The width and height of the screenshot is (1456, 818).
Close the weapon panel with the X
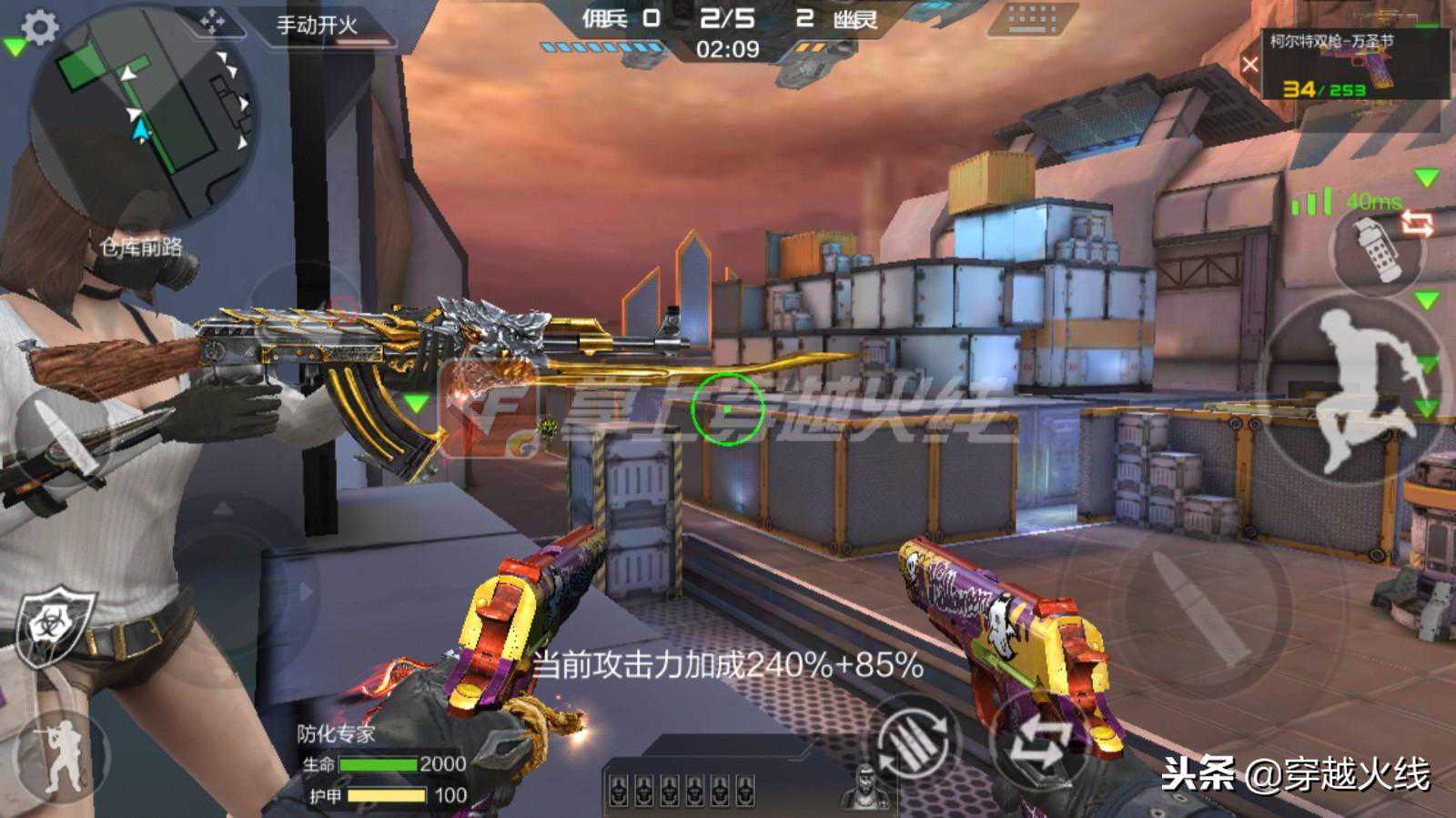(1250, 65)
